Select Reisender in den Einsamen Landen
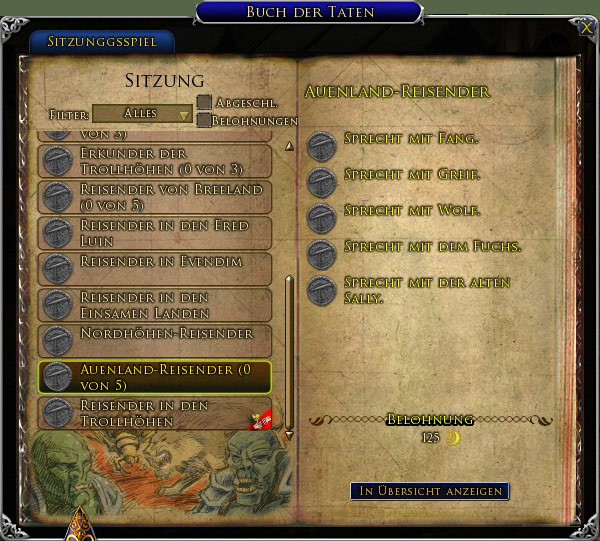The width and height of the screenshot is (600, 541). [155, 304]
